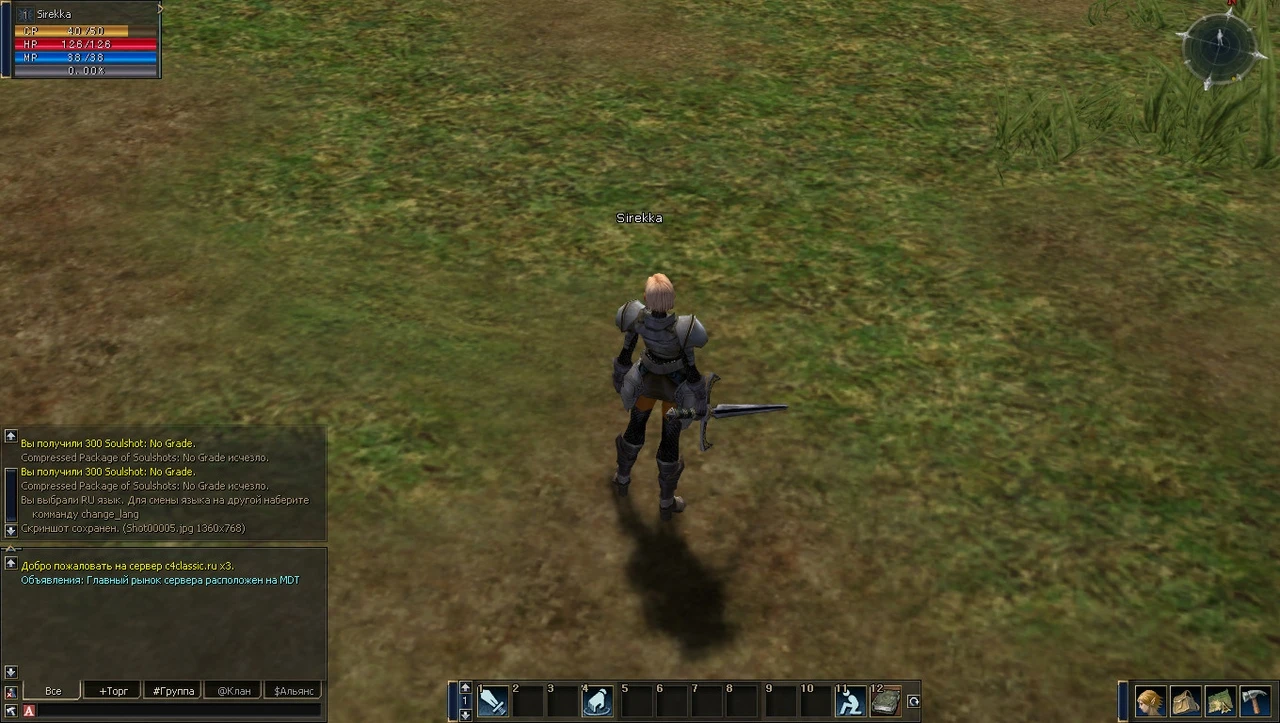1280x723 pixels.
Task: Expand the Sirekka status window side arrow
Action: click(x=160, y=8)
